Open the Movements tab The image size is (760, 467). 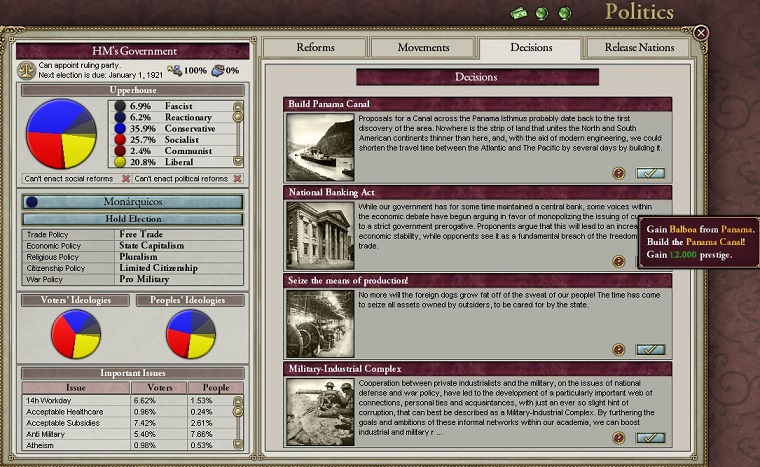coord(423,48)
